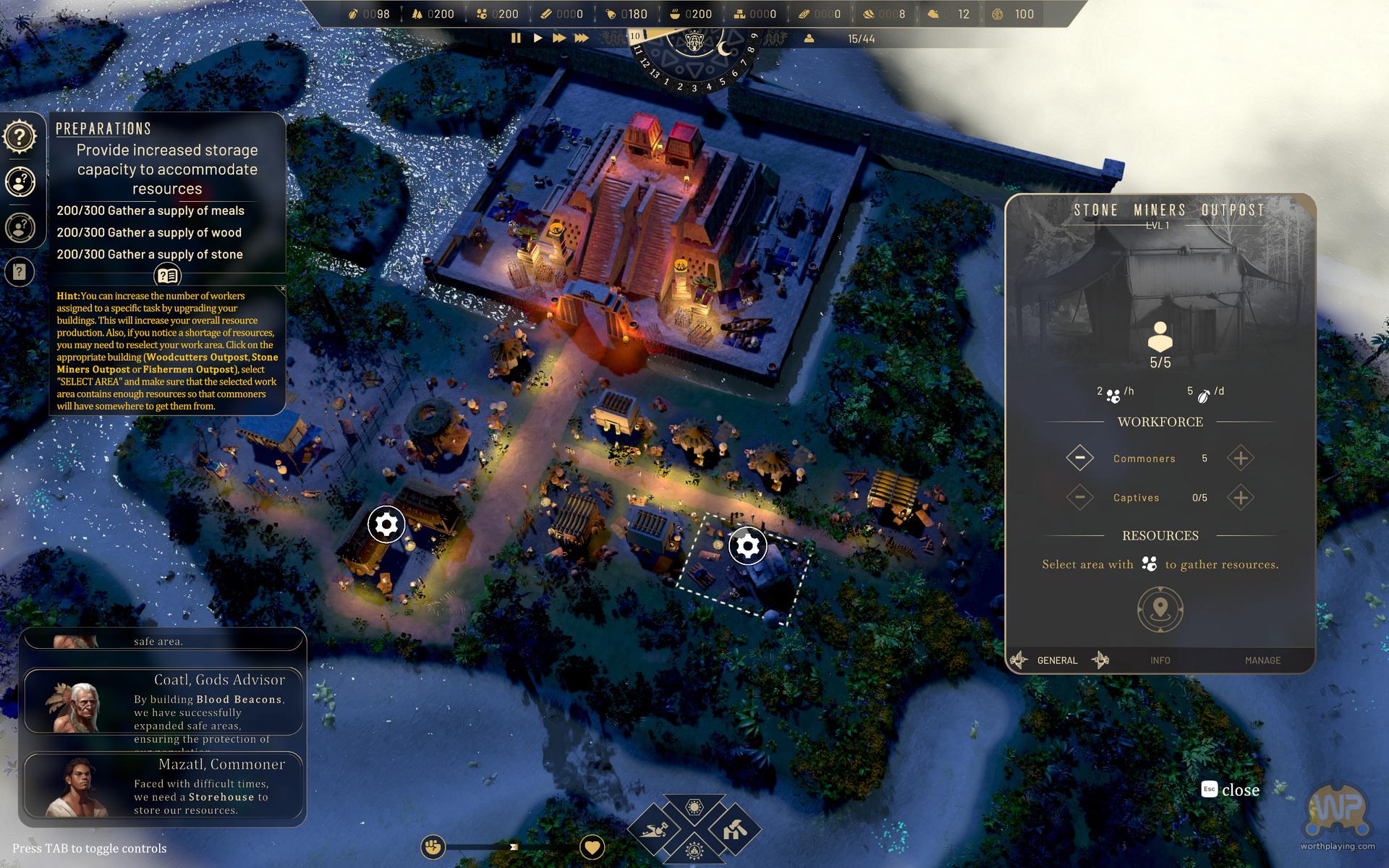
Task: Click the heart icon beside the balance bar
Action: click(x=592, y=846)
